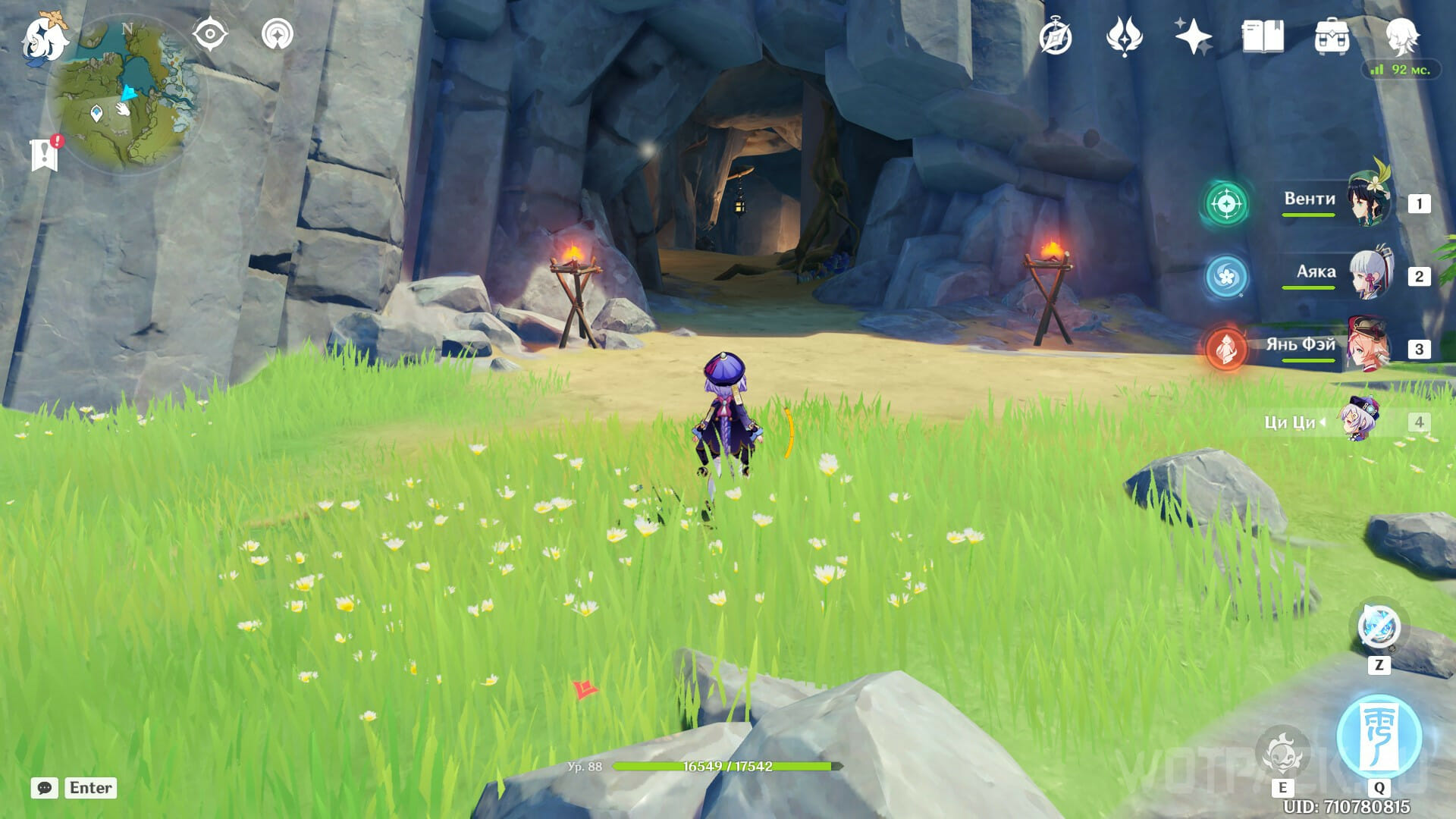Open the character screen profile icon

1401,36
